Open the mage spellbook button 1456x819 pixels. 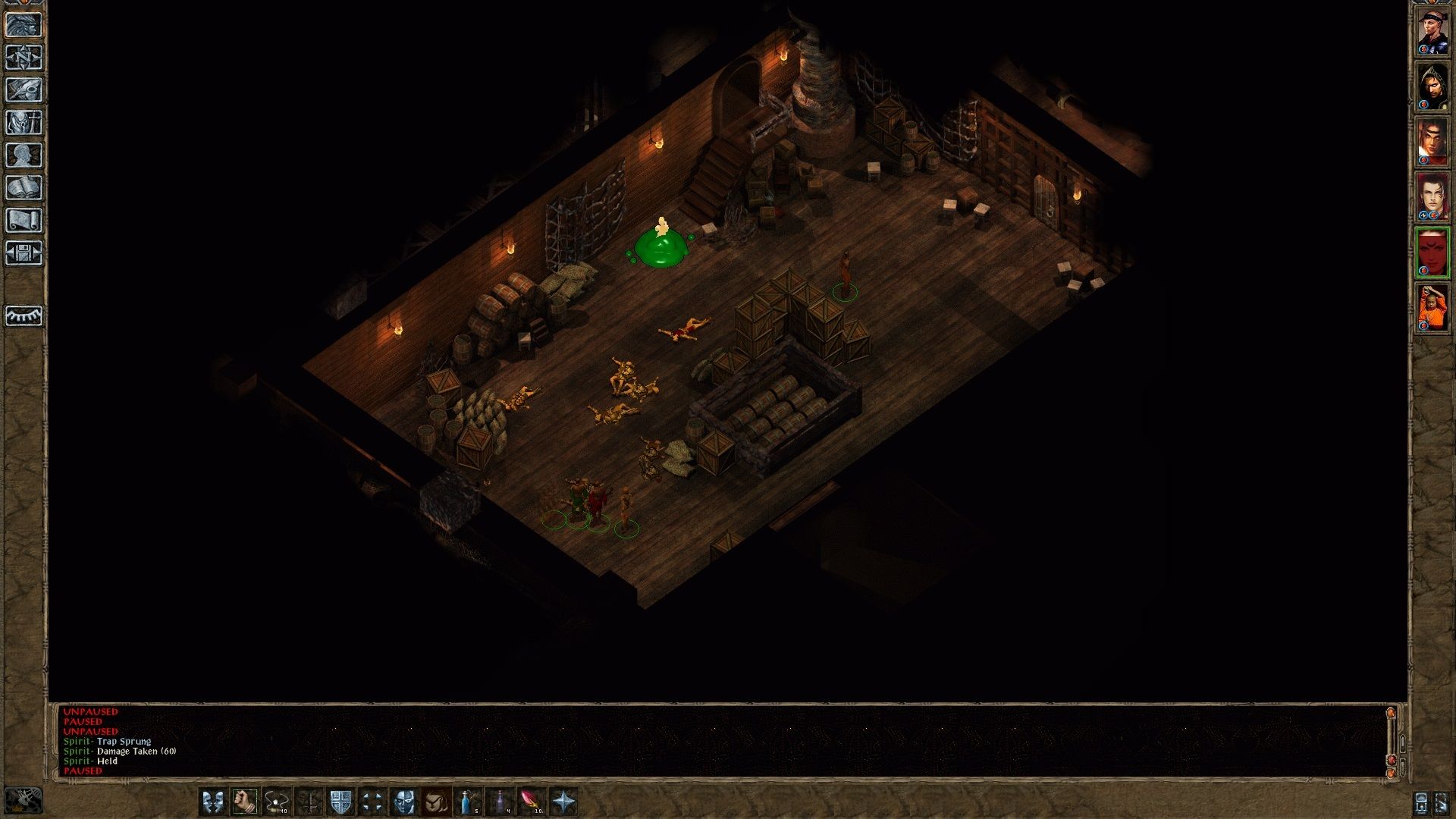[x=24, y=188]
